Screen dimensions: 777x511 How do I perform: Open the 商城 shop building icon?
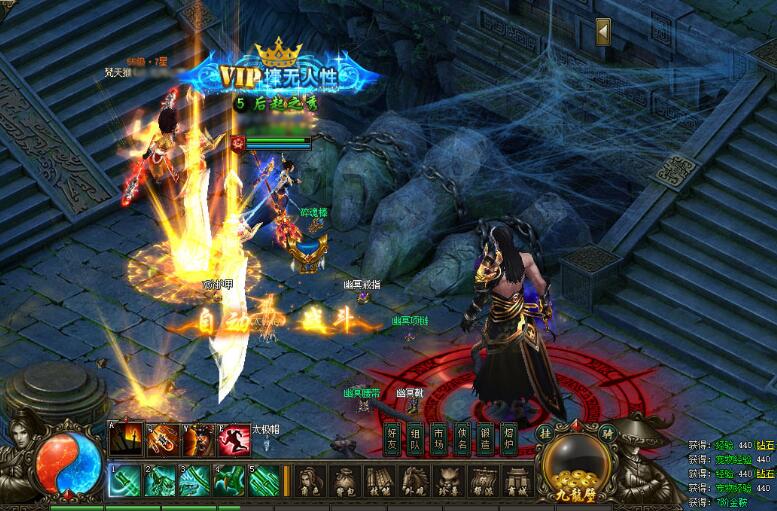(x=516, y=480)
